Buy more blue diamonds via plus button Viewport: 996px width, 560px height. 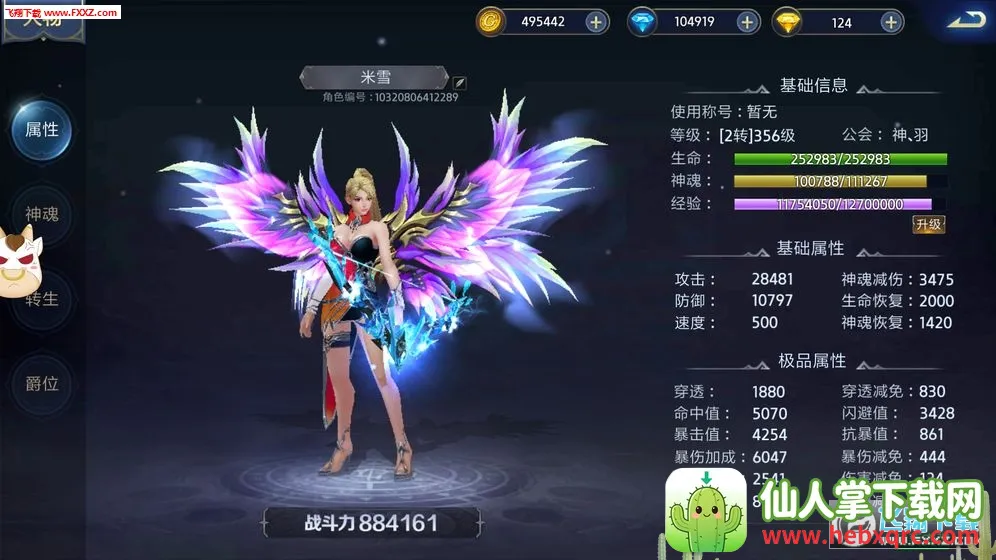click(747, 21)
